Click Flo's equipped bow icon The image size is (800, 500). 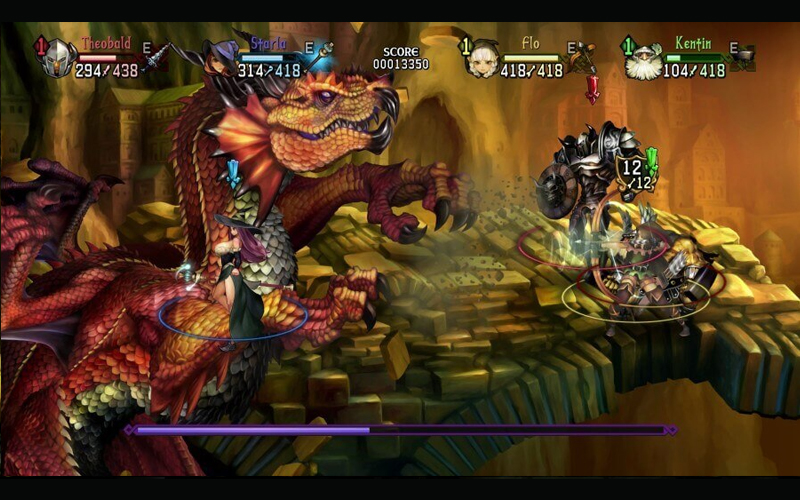pos(583,57)
